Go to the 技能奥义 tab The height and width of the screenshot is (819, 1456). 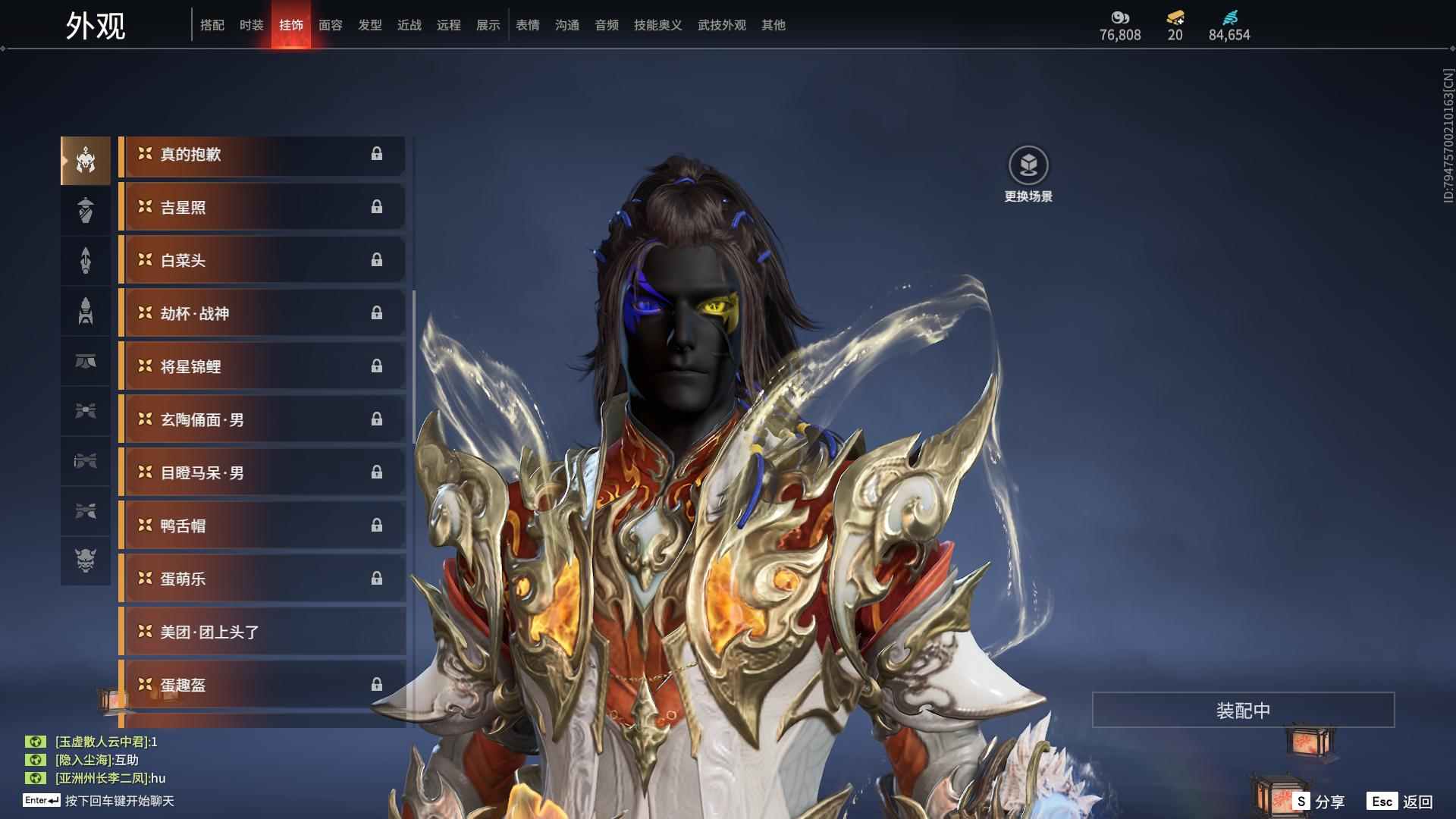[657, 25]
